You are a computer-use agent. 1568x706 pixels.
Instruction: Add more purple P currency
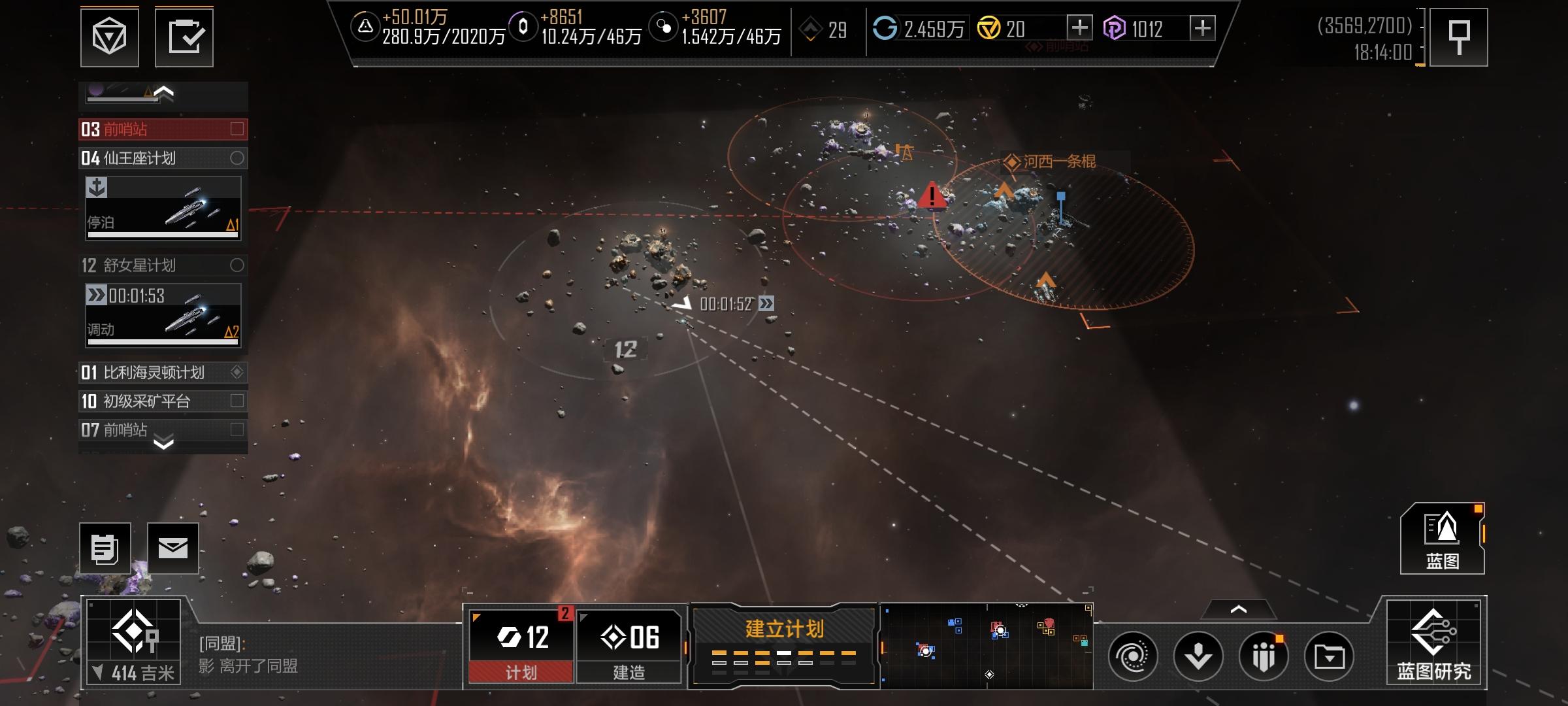(x=1202, y=28)
